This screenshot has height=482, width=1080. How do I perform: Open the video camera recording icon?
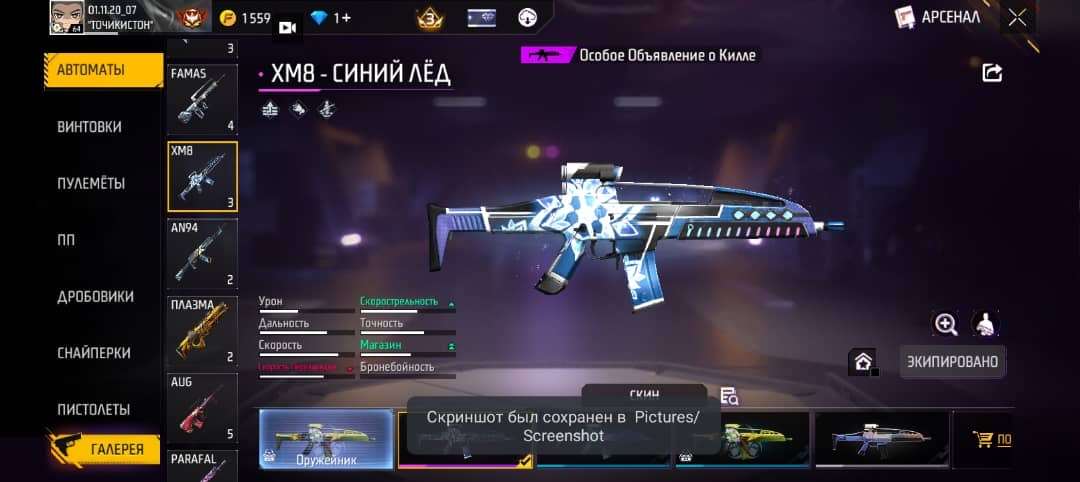(x=288, y=27)
